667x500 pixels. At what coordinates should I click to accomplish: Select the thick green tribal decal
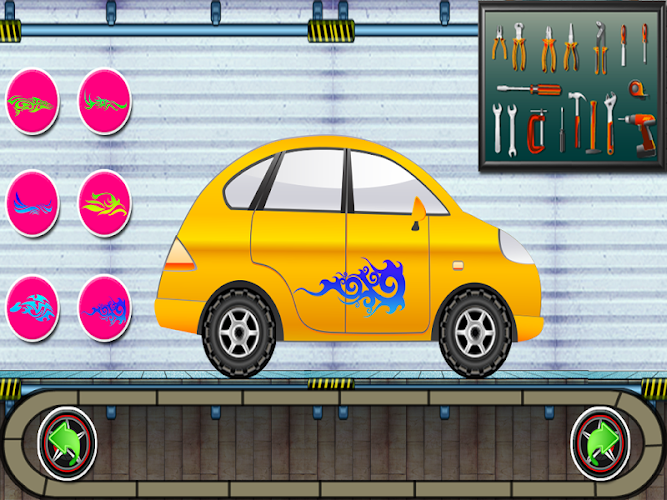click(32, 101)
